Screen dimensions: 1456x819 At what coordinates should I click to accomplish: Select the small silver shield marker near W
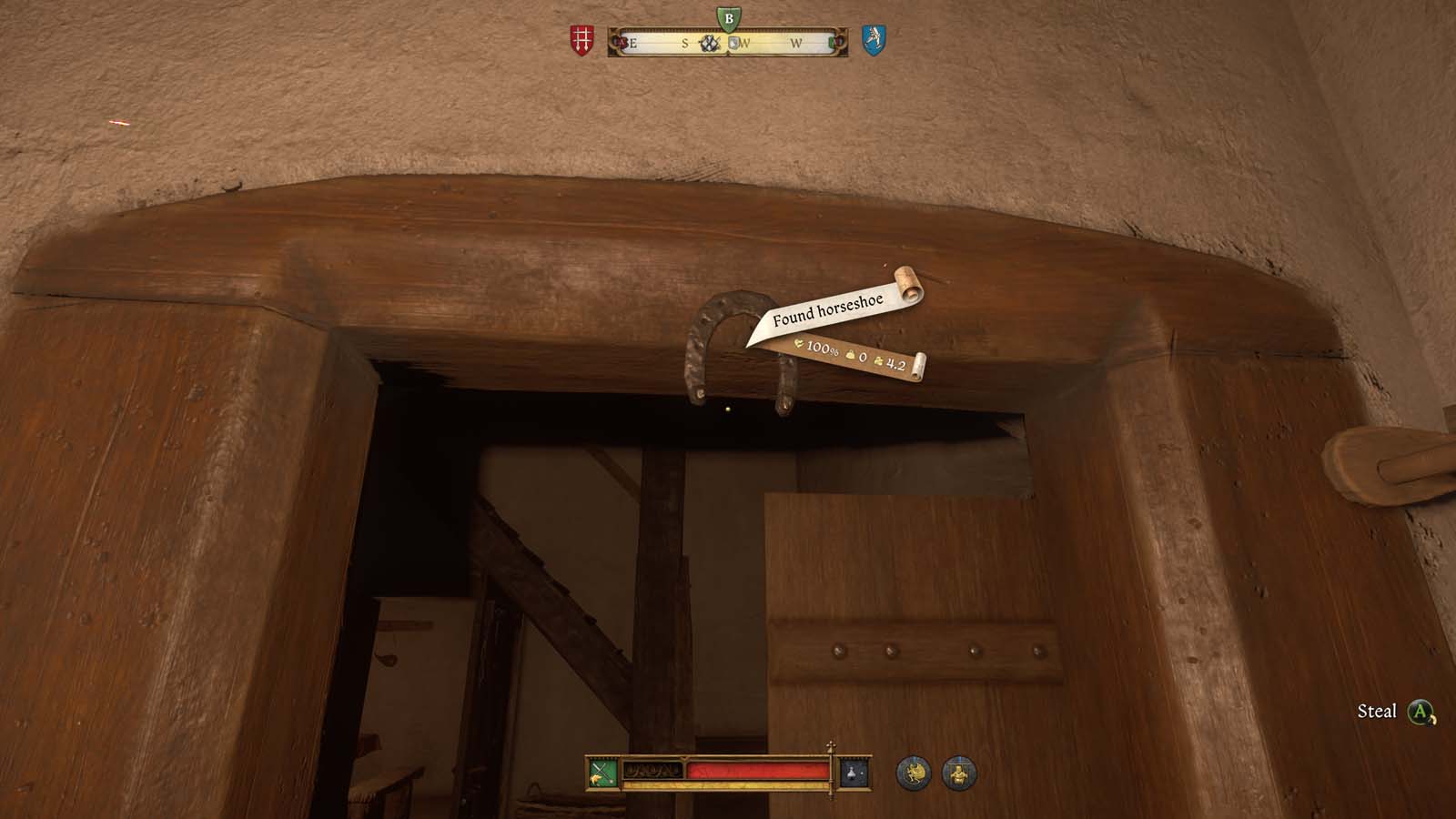coord(733,42)
